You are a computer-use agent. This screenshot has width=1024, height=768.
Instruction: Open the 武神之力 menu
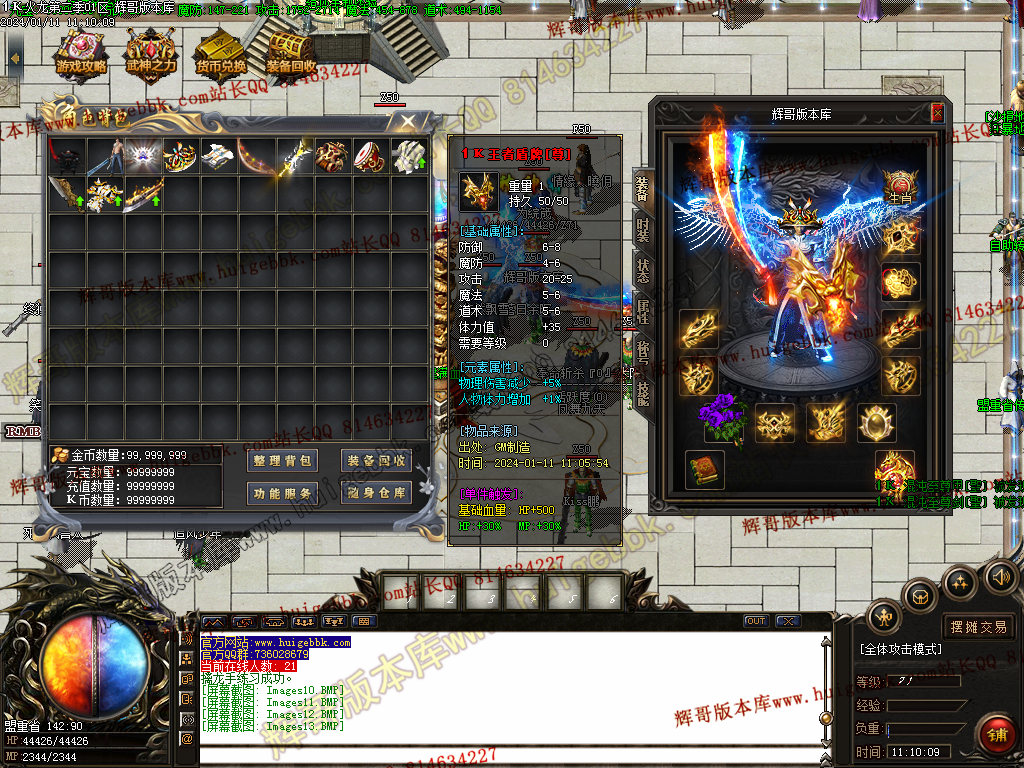tap(151, 56)
